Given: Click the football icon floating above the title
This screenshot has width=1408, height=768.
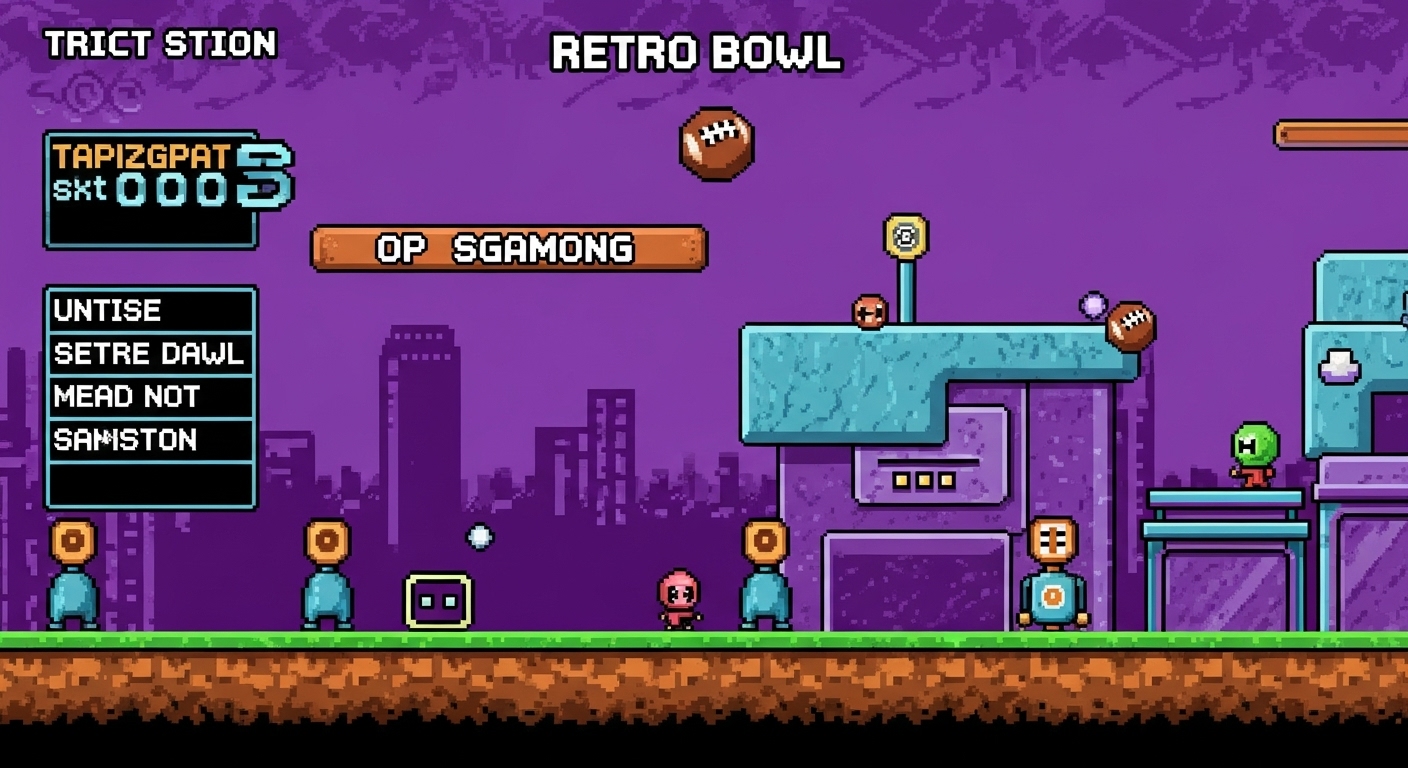Looking at the screenshot, I should point(716,142).
